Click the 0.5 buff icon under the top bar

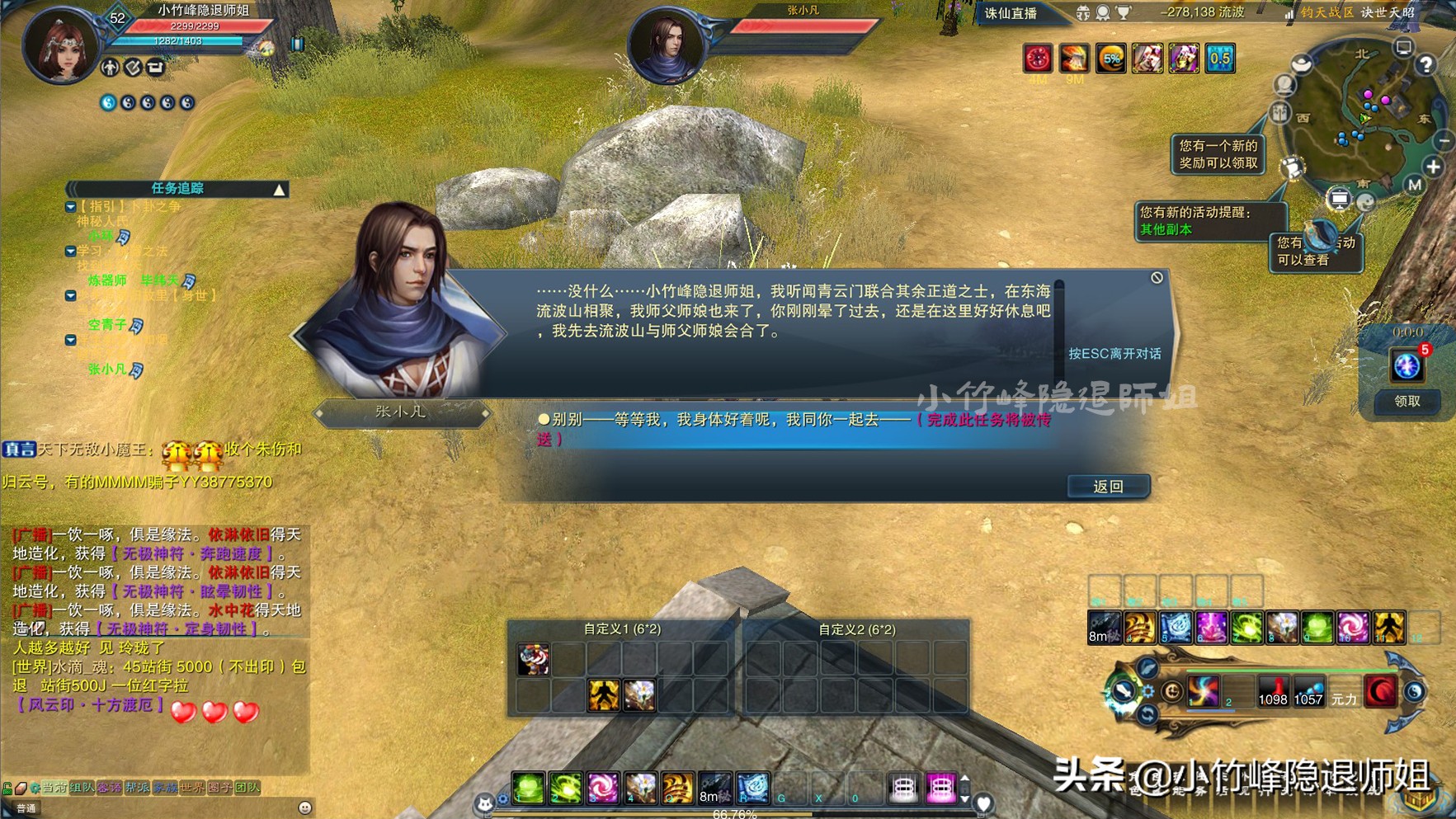click(x=1220, y=58)
